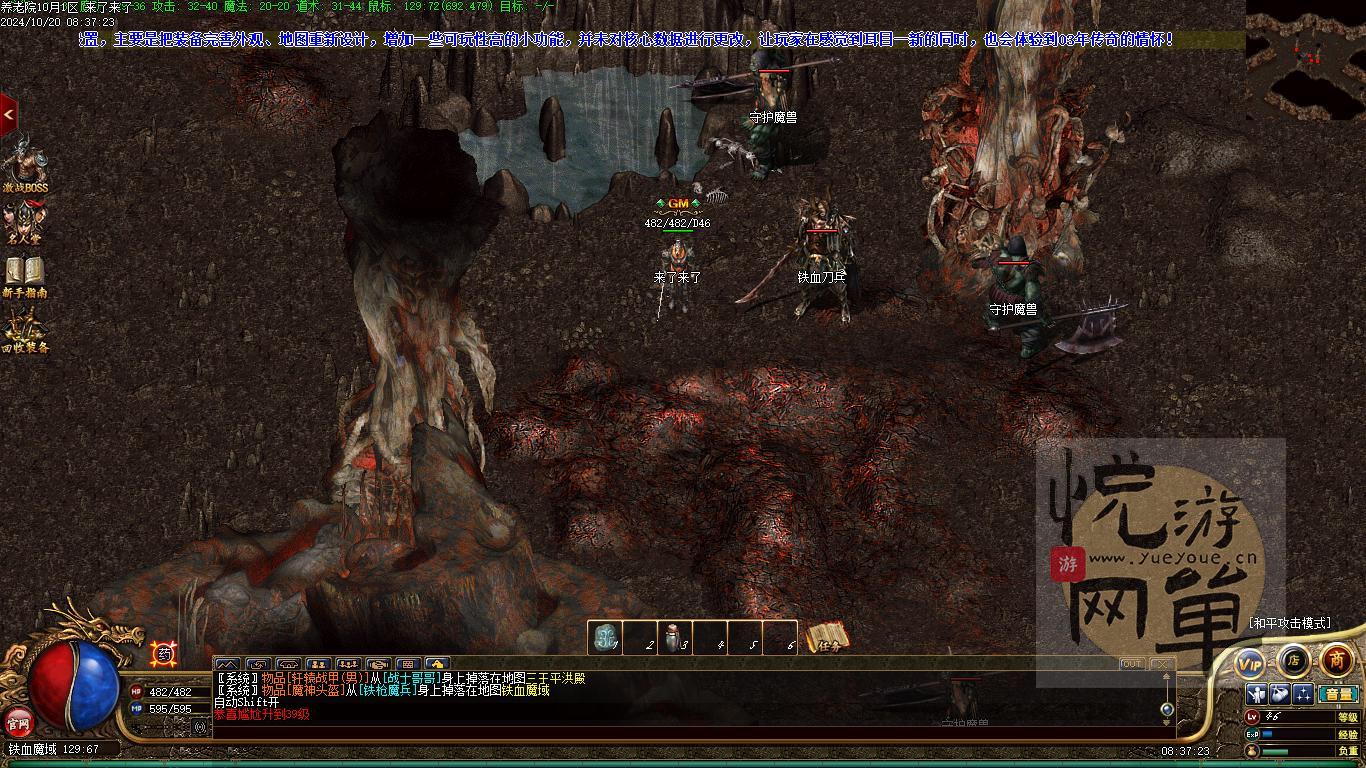This screenshot has width=1366, height=768.
Task: Select the jade item in hotbar slot 1
Action: point(604,638)
